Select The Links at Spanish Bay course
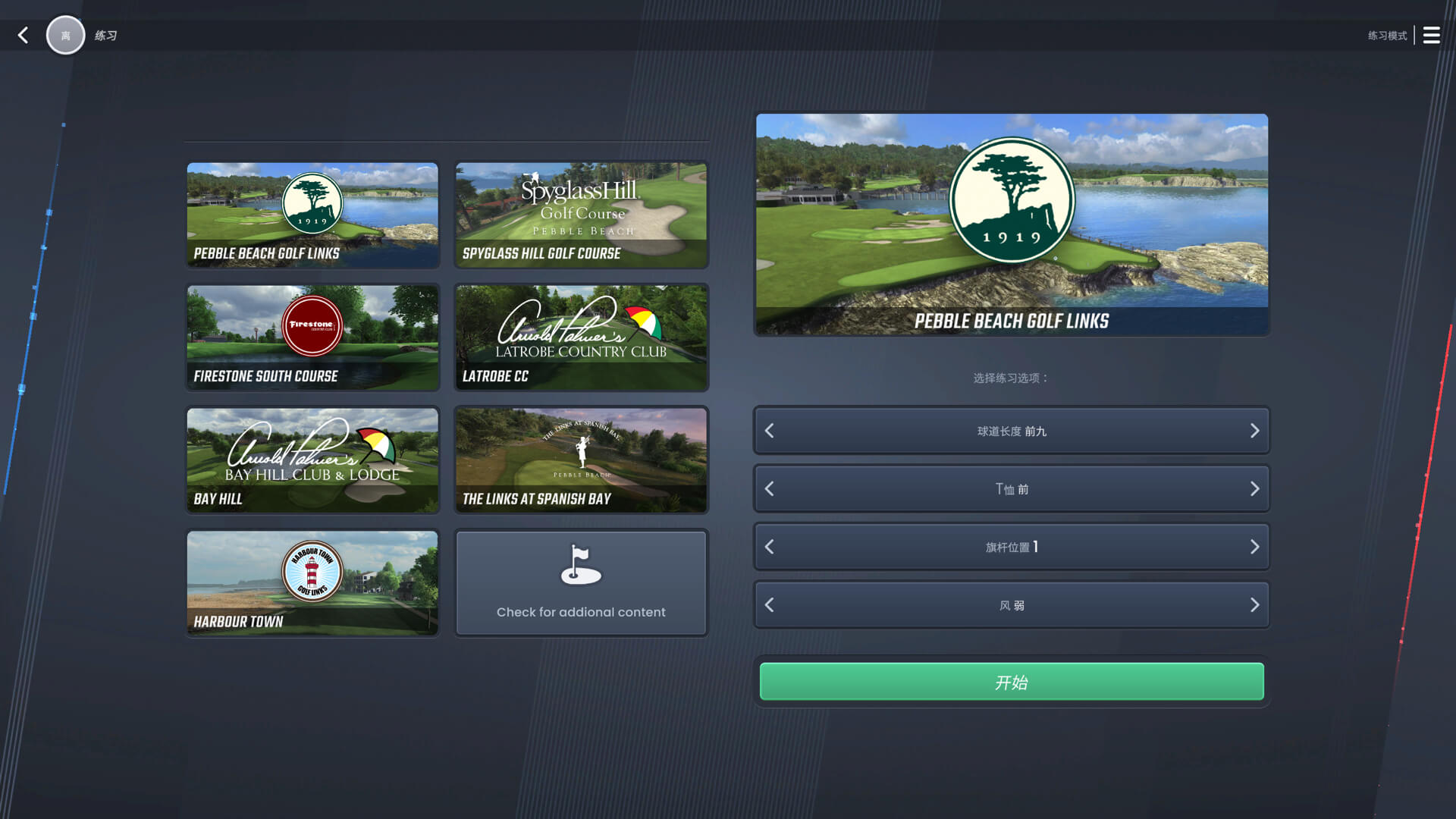The image size is (1456, 819). (x=580, y=460)
